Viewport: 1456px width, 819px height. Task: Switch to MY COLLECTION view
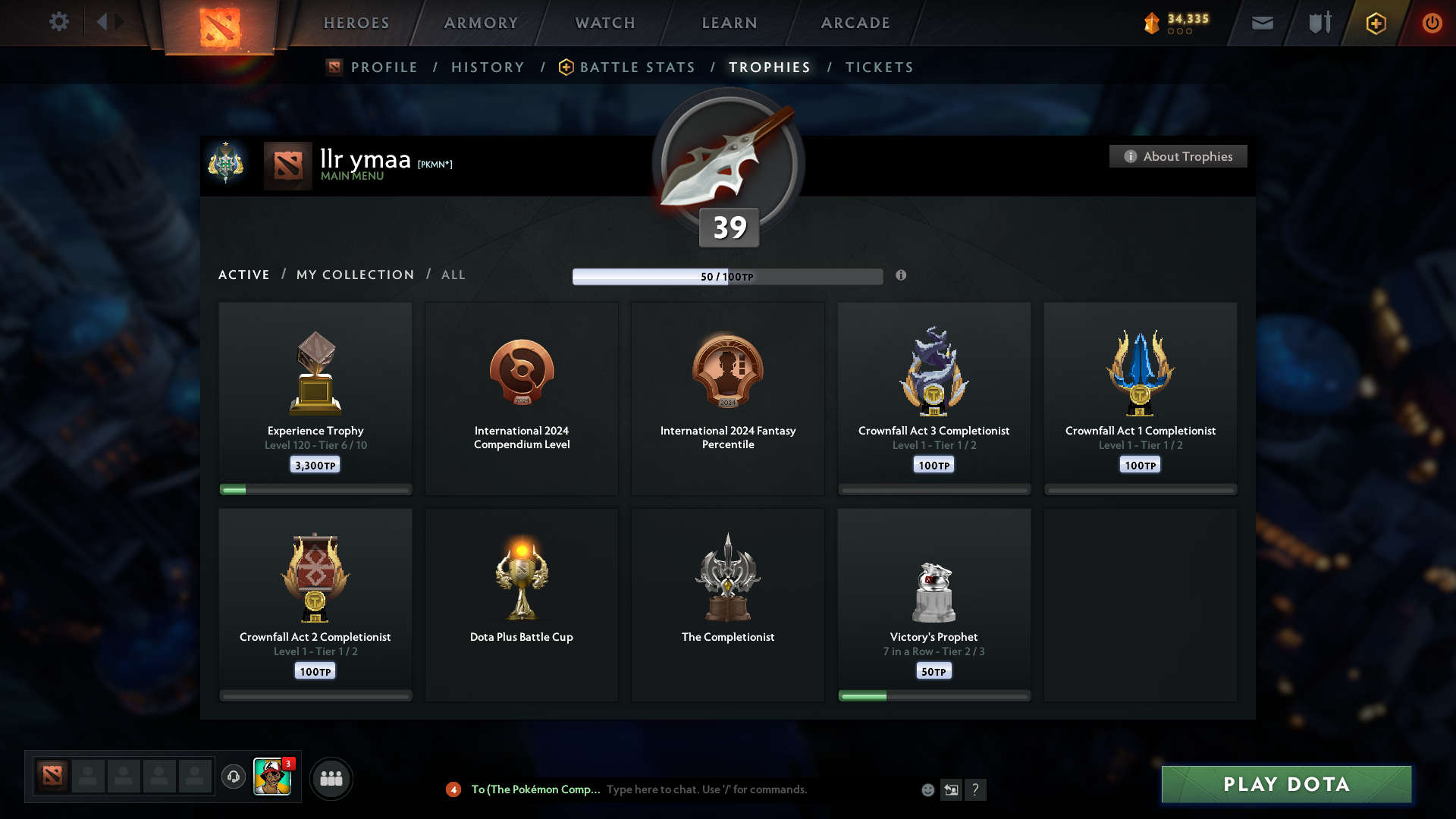[354, 275]
